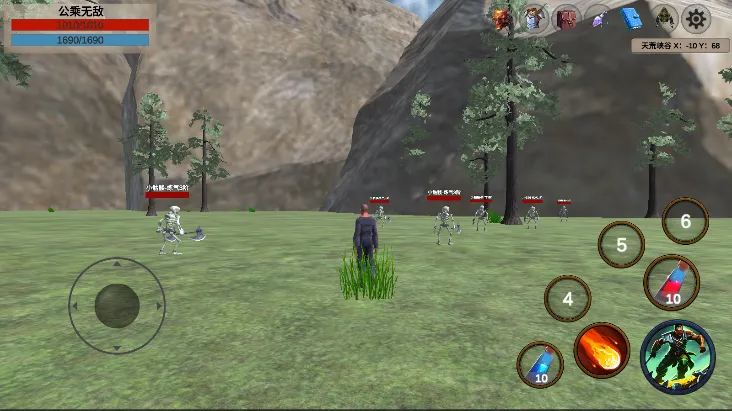
Task: Select the purple crystal icon
Action: tap(599, 19)
